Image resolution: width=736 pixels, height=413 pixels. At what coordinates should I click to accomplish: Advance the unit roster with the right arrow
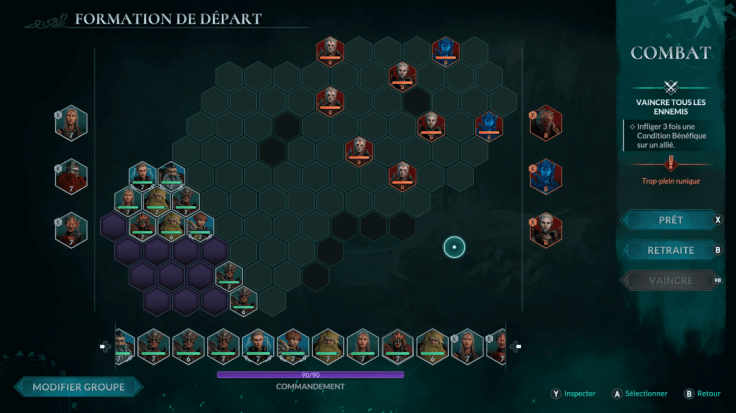516,347
